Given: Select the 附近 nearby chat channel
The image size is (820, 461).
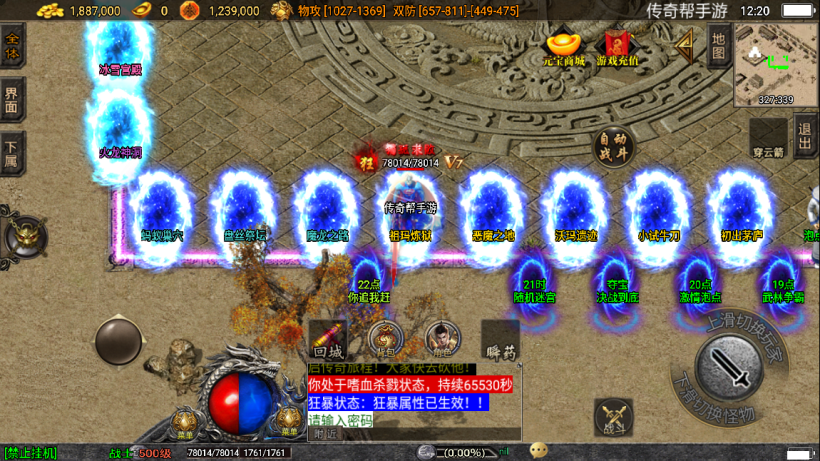Looking at the screenshot, I should (325, 434).
